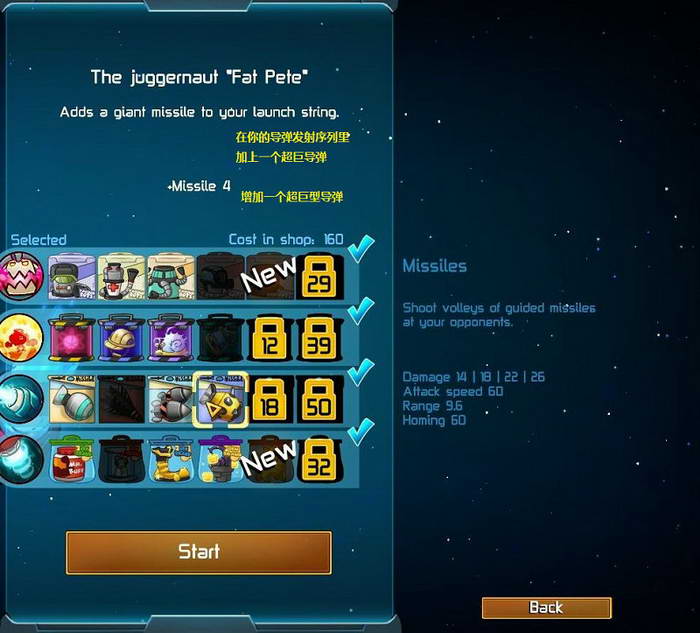Choose the golden boots jar item
The width and height of the screenshot is (700, 633).
[x=172, y=458]
